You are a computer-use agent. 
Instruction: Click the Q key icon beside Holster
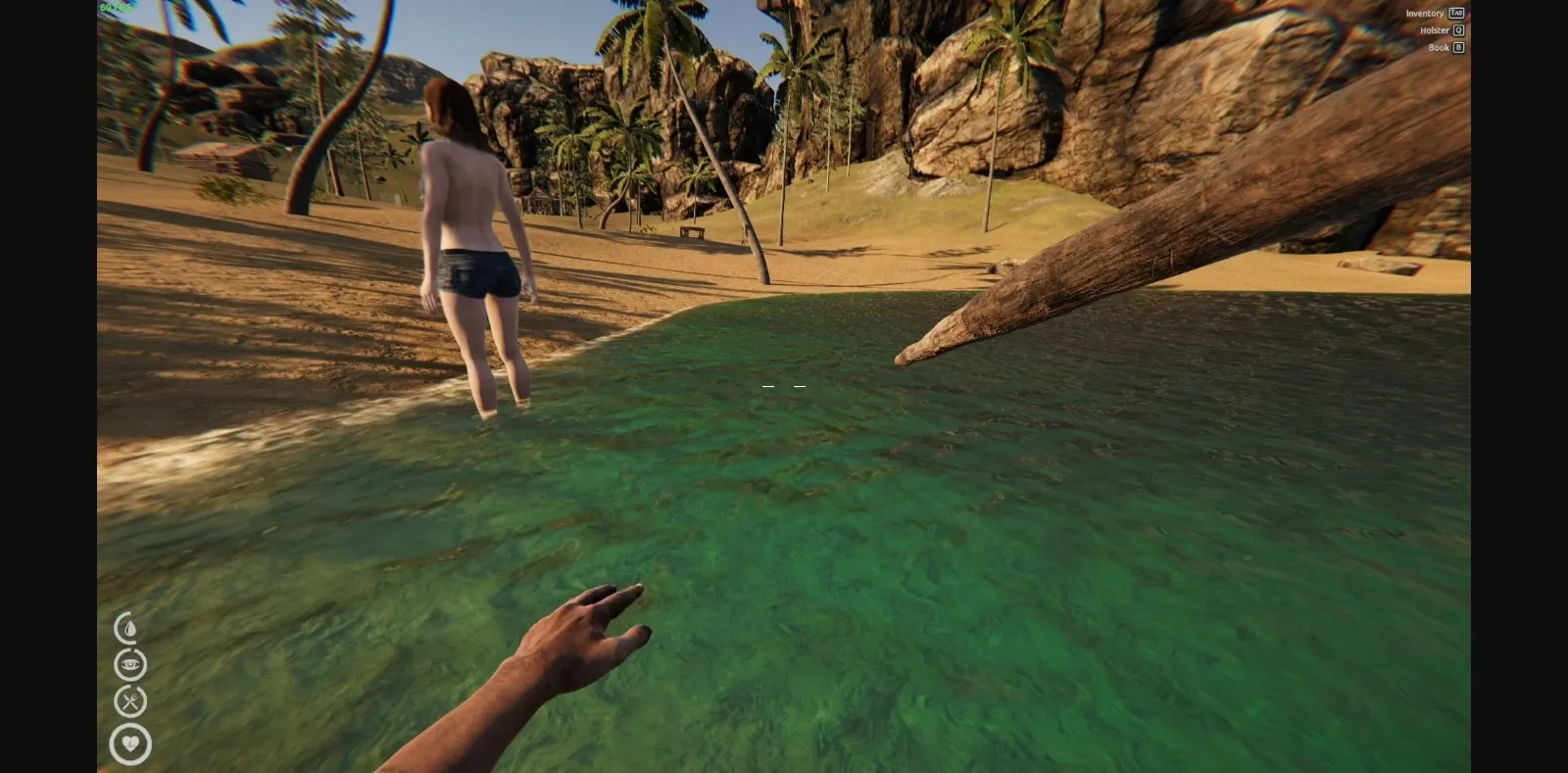coord(1457,30)
